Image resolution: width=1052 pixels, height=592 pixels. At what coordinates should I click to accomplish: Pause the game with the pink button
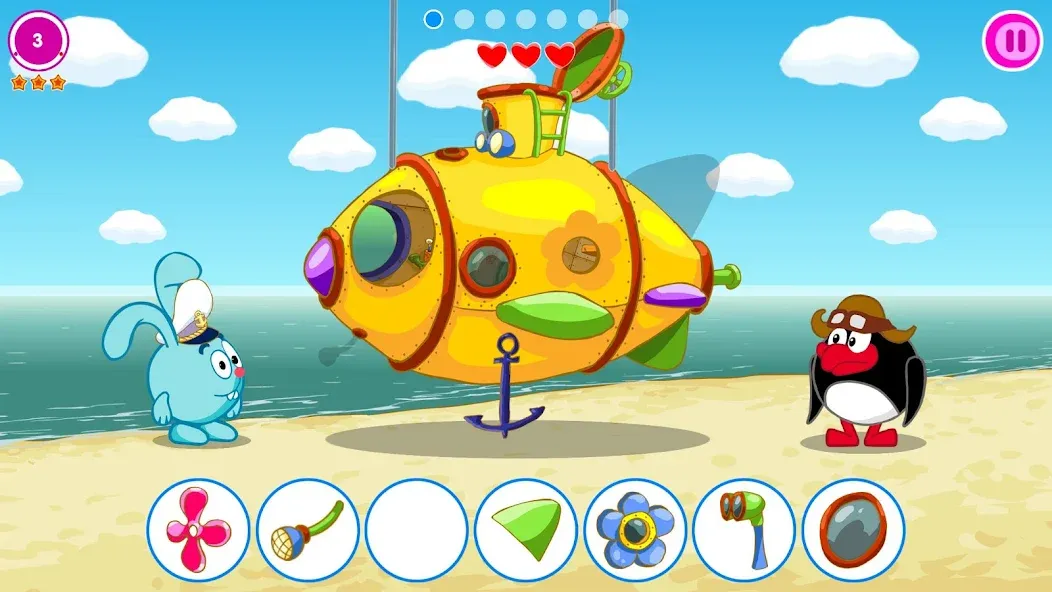(1013, 41)
